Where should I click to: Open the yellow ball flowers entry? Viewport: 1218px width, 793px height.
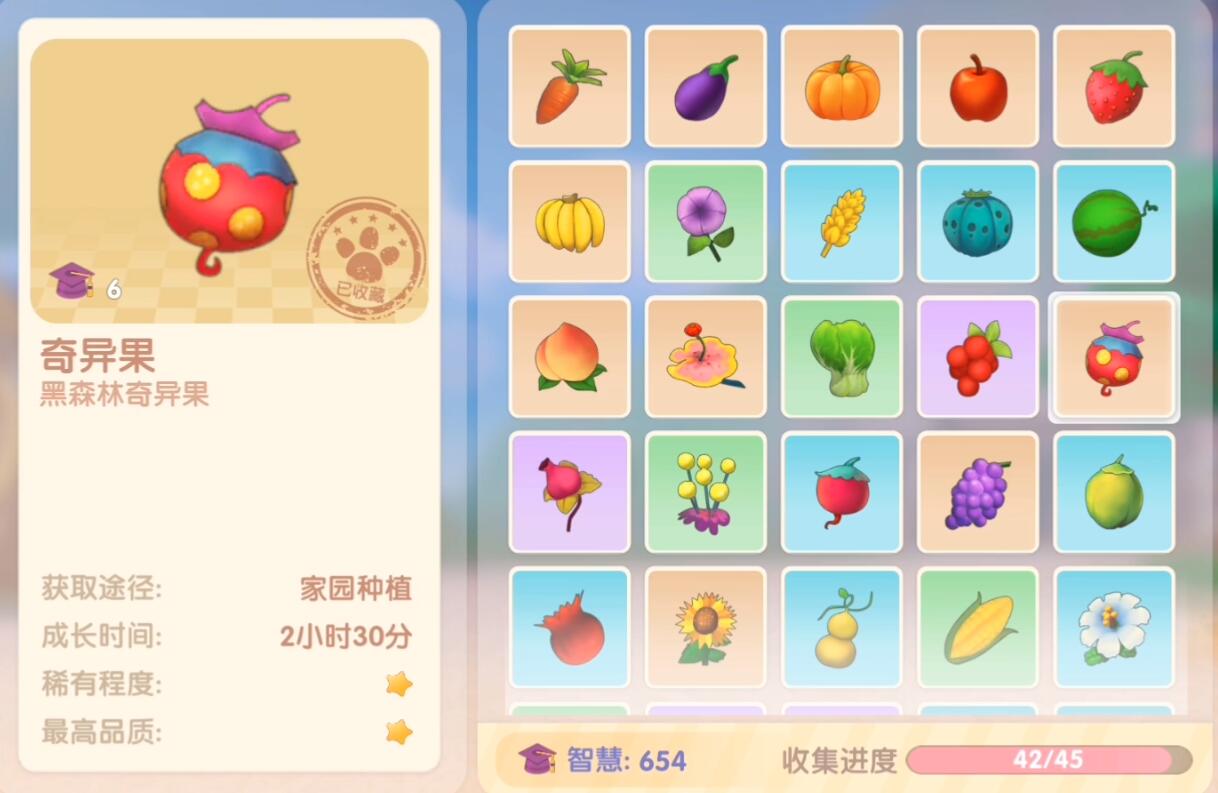click(705, 492)
